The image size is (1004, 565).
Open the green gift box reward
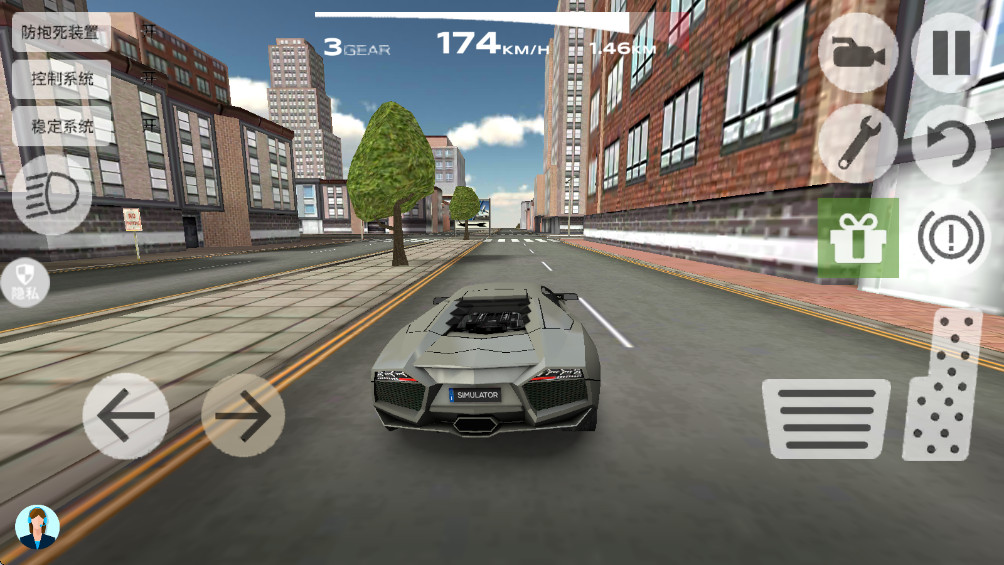click(858, 238)
